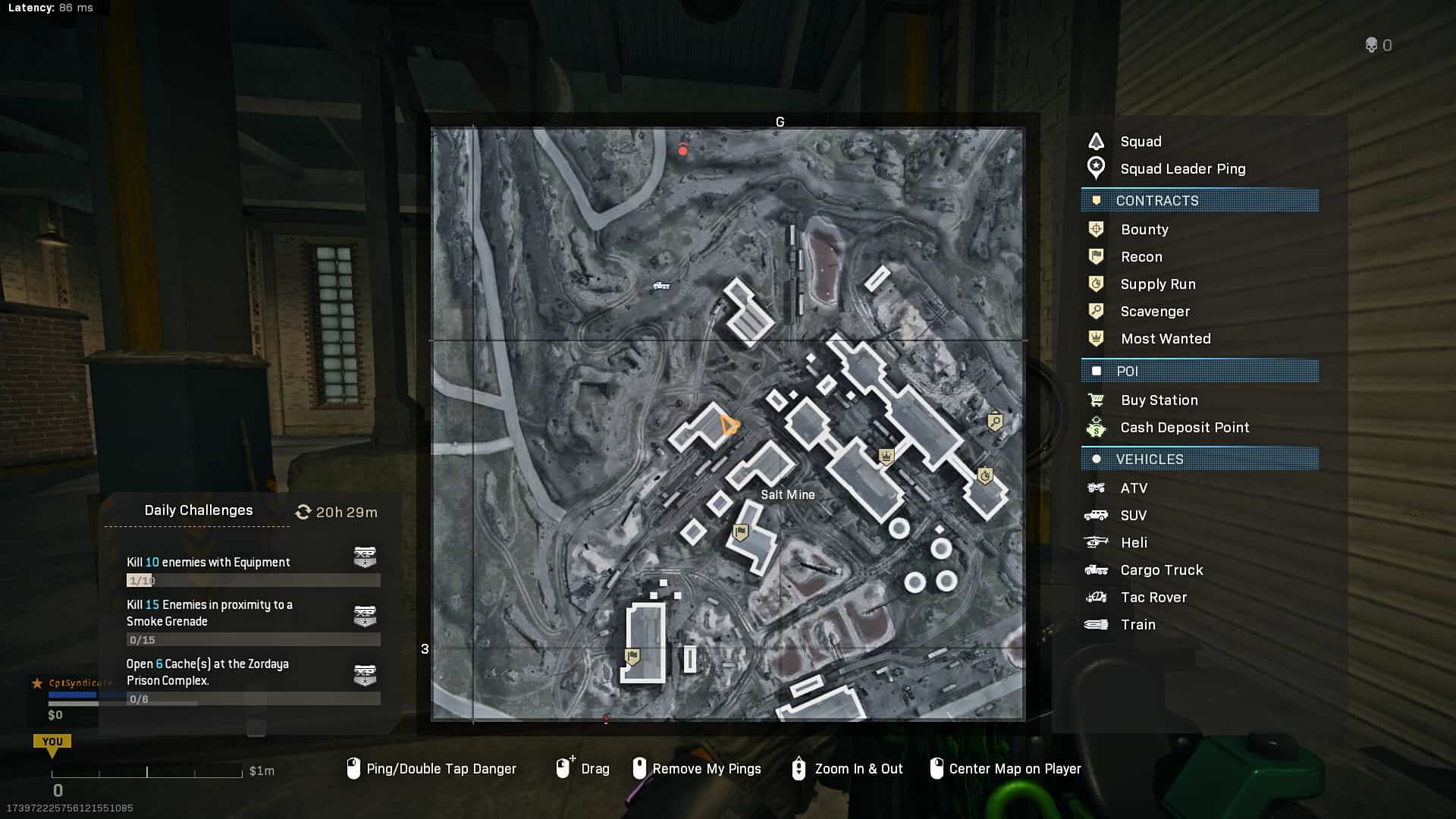1456x819 pixels.
Task: Click the Salt Mine location label
Action: coord(787,494)
